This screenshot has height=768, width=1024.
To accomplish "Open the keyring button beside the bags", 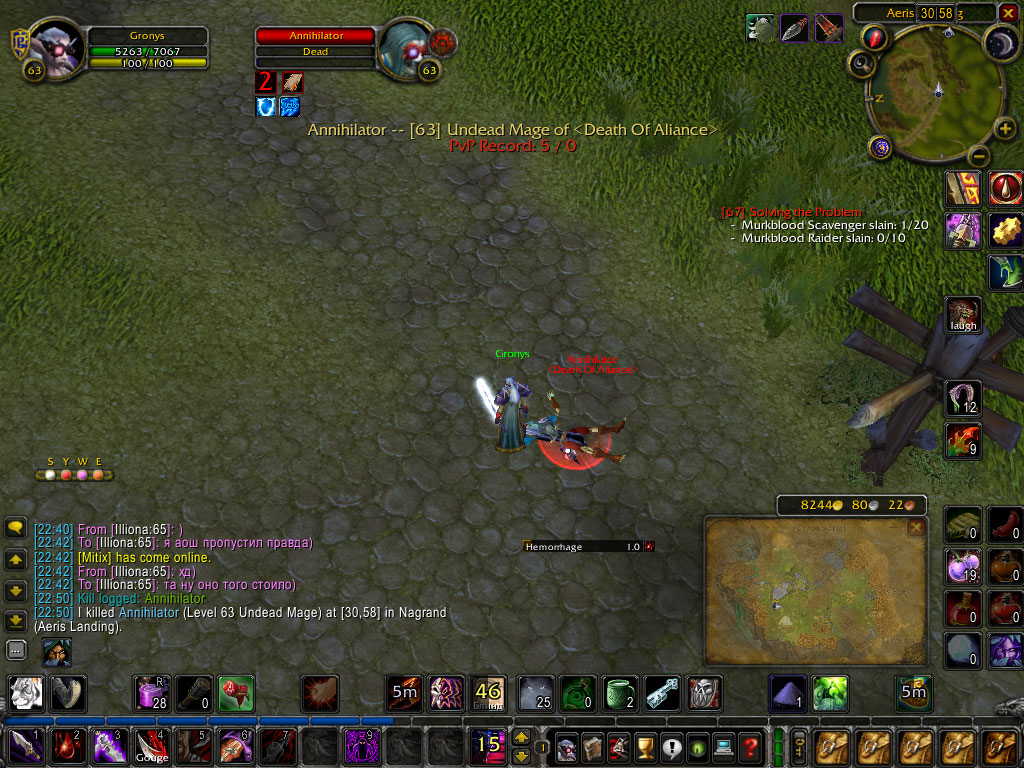I will pos(800,746).
